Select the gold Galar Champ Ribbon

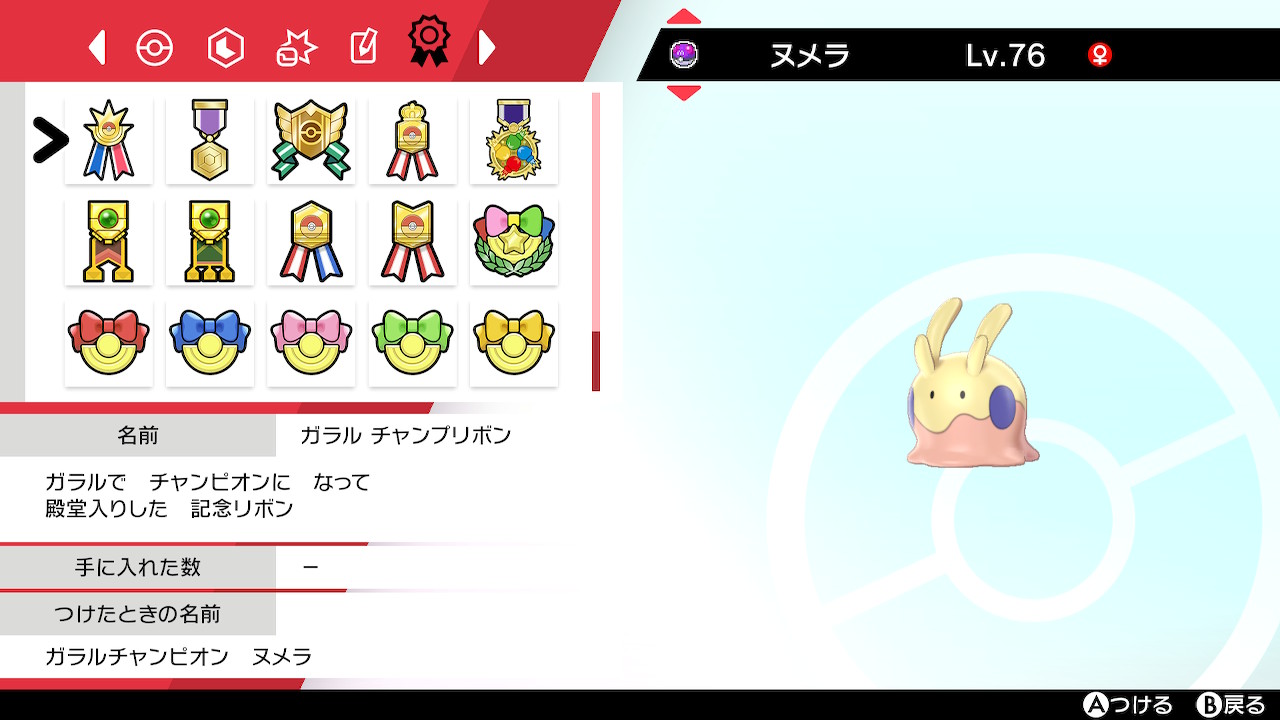(x=108, y=139)
